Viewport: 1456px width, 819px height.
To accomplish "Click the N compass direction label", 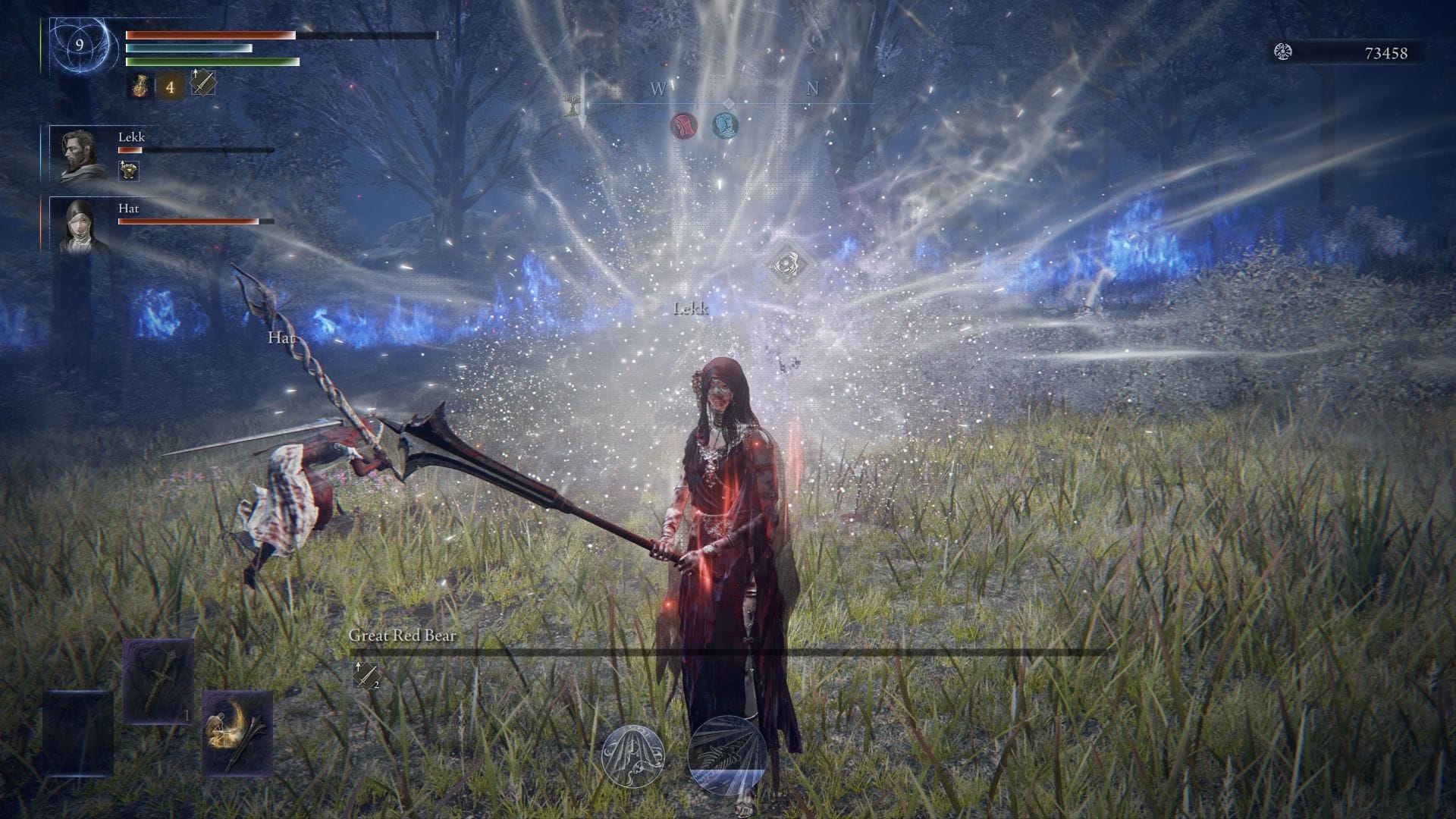I will [x=813, y=89].
